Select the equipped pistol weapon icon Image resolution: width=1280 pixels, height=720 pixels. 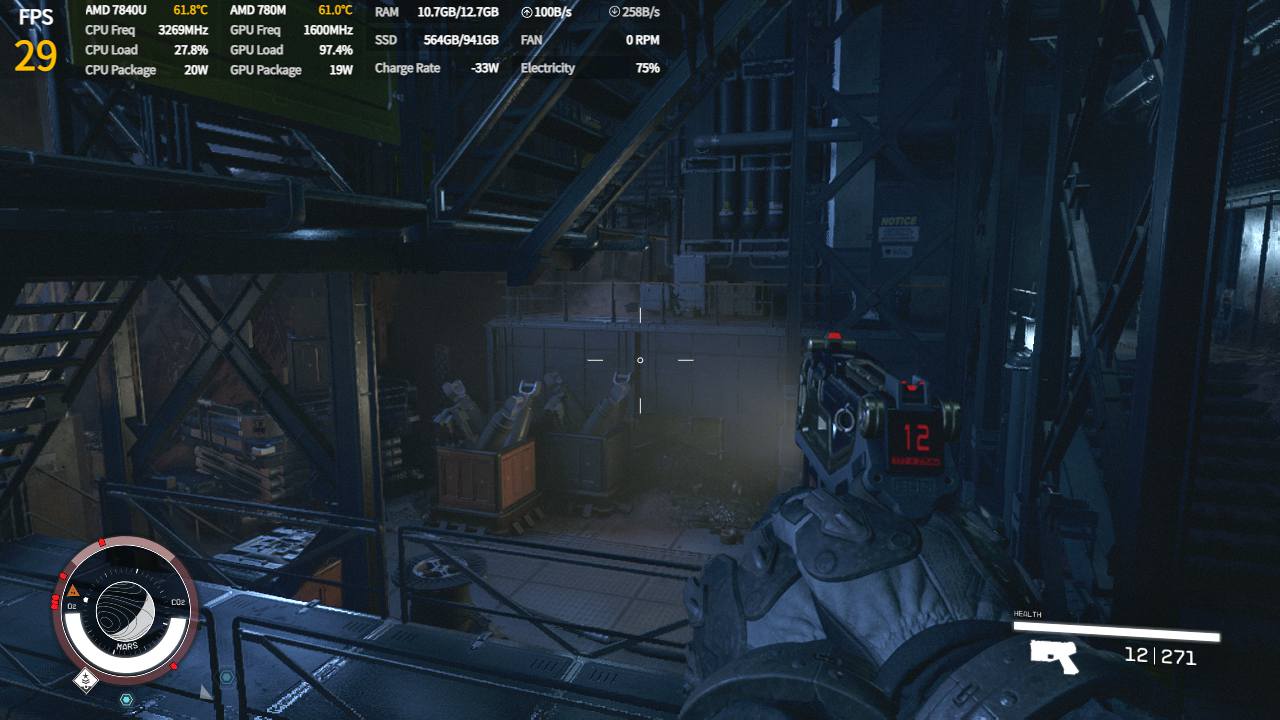coord(1054,657)
